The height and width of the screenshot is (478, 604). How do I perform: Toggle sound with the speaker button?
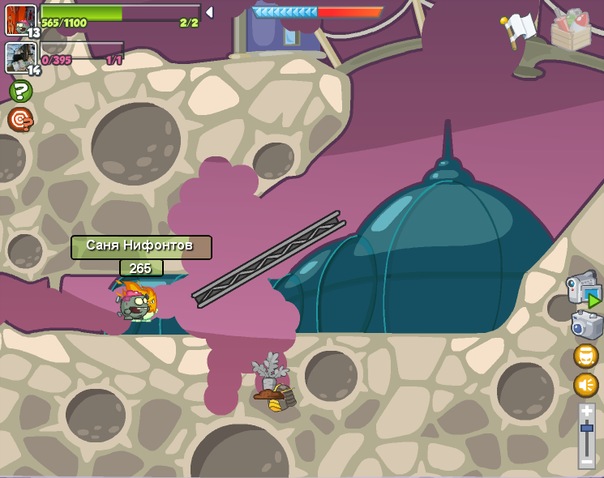(586, 385)
